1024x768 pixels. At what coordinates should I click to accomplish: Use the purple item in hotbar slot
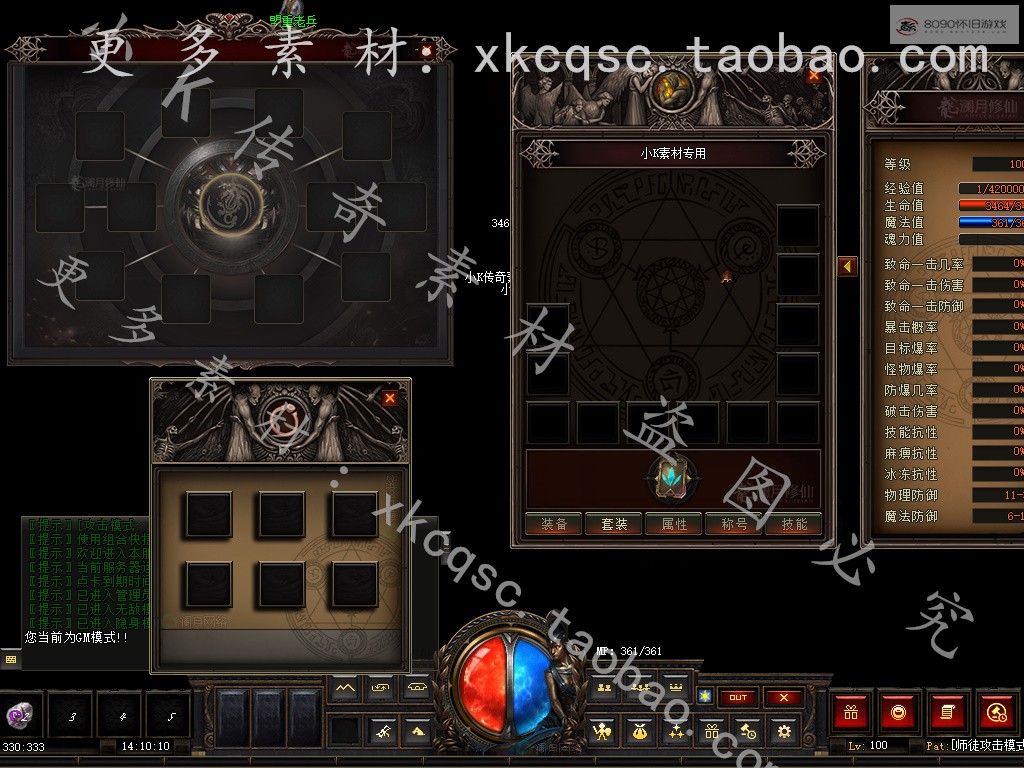19,714
